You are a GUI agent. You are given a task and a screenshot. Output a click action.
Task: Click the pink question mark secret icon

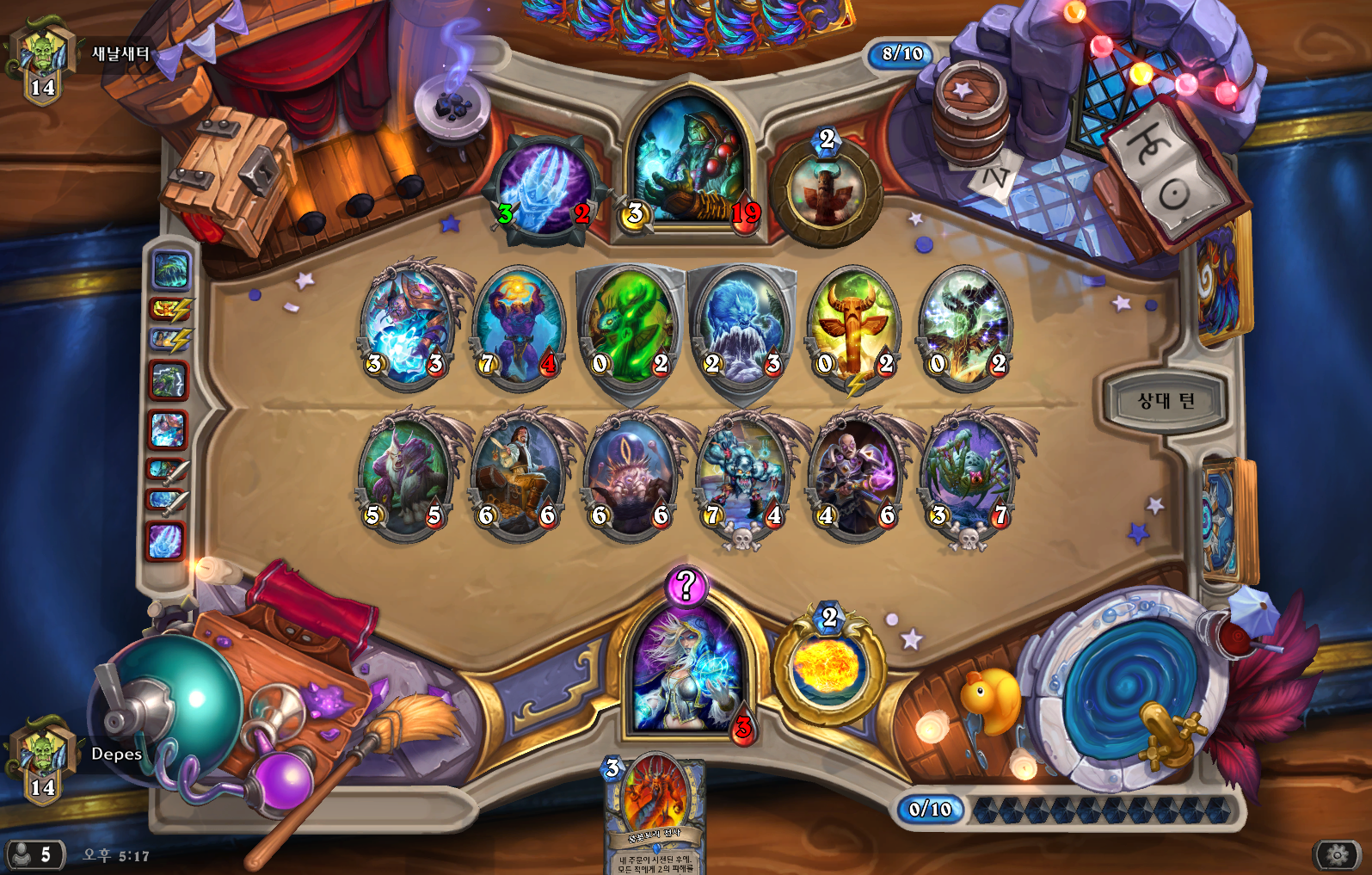[686, 586]
